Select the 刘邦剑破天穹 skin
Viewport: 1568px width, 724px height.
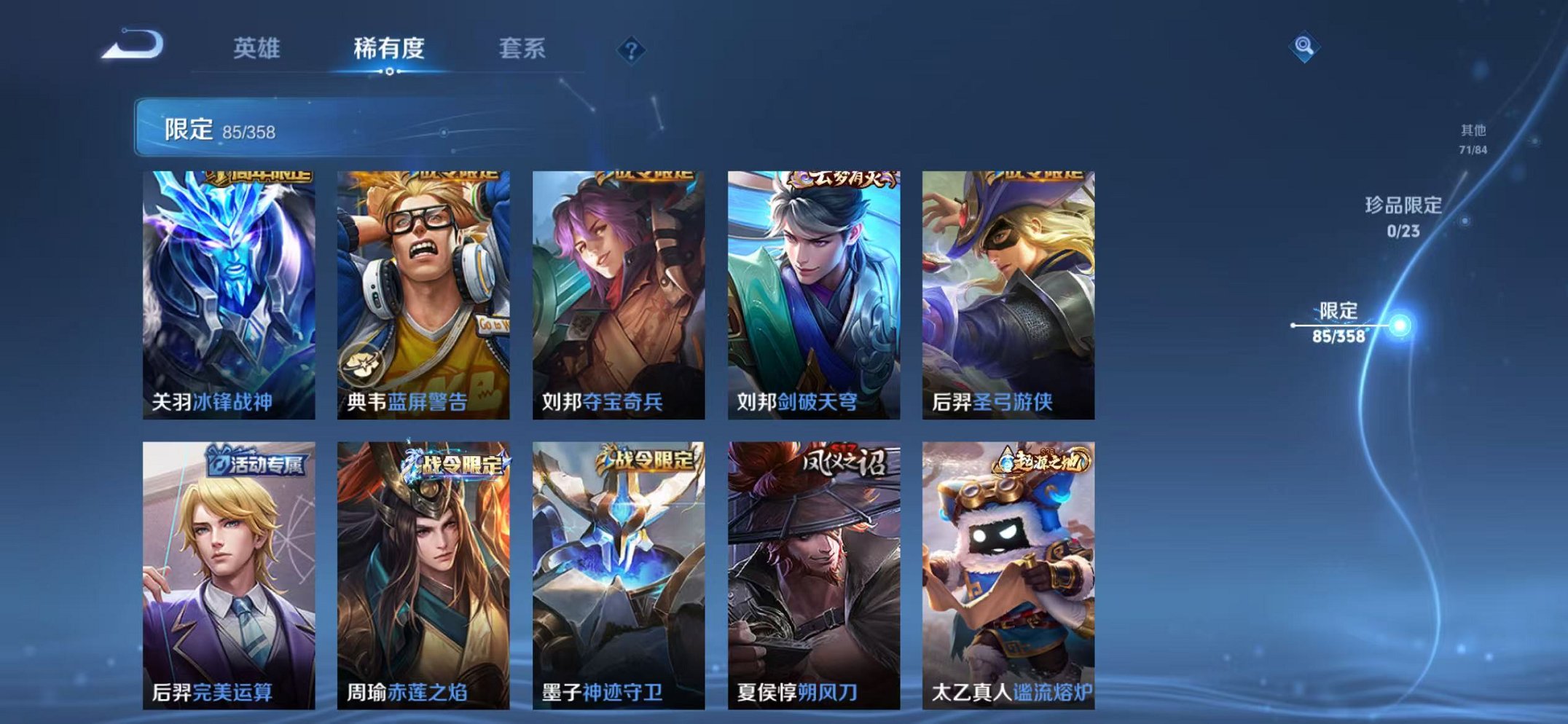(x=816, y=295)
